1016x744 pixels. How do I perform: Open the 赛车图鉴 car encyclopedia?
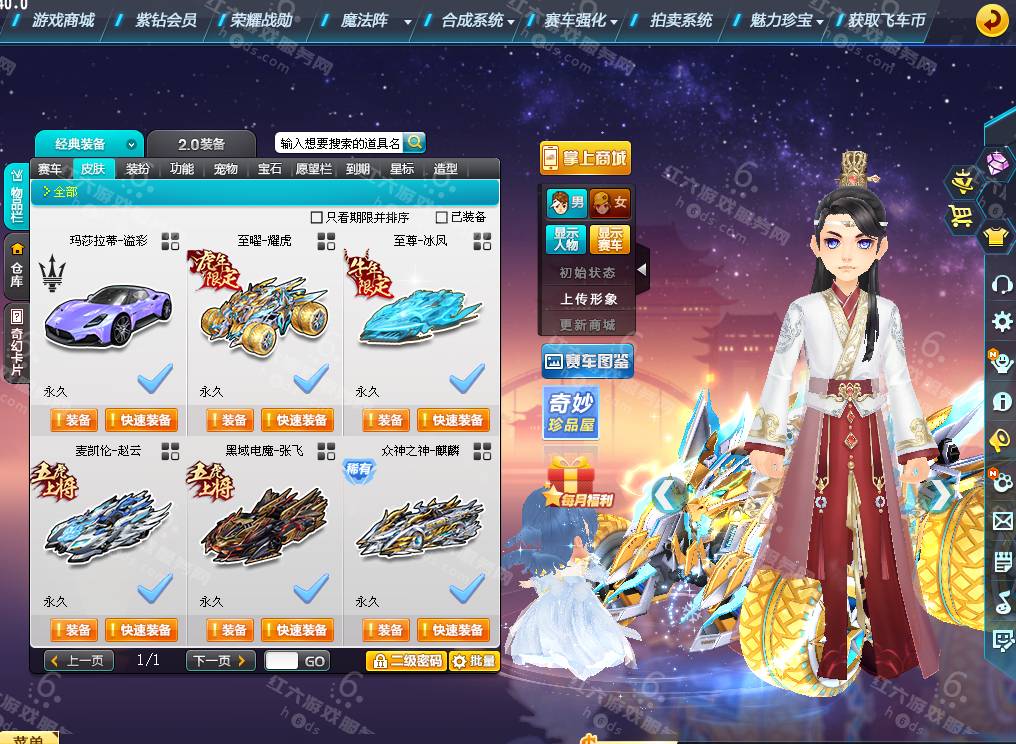(x=587, y=362)
